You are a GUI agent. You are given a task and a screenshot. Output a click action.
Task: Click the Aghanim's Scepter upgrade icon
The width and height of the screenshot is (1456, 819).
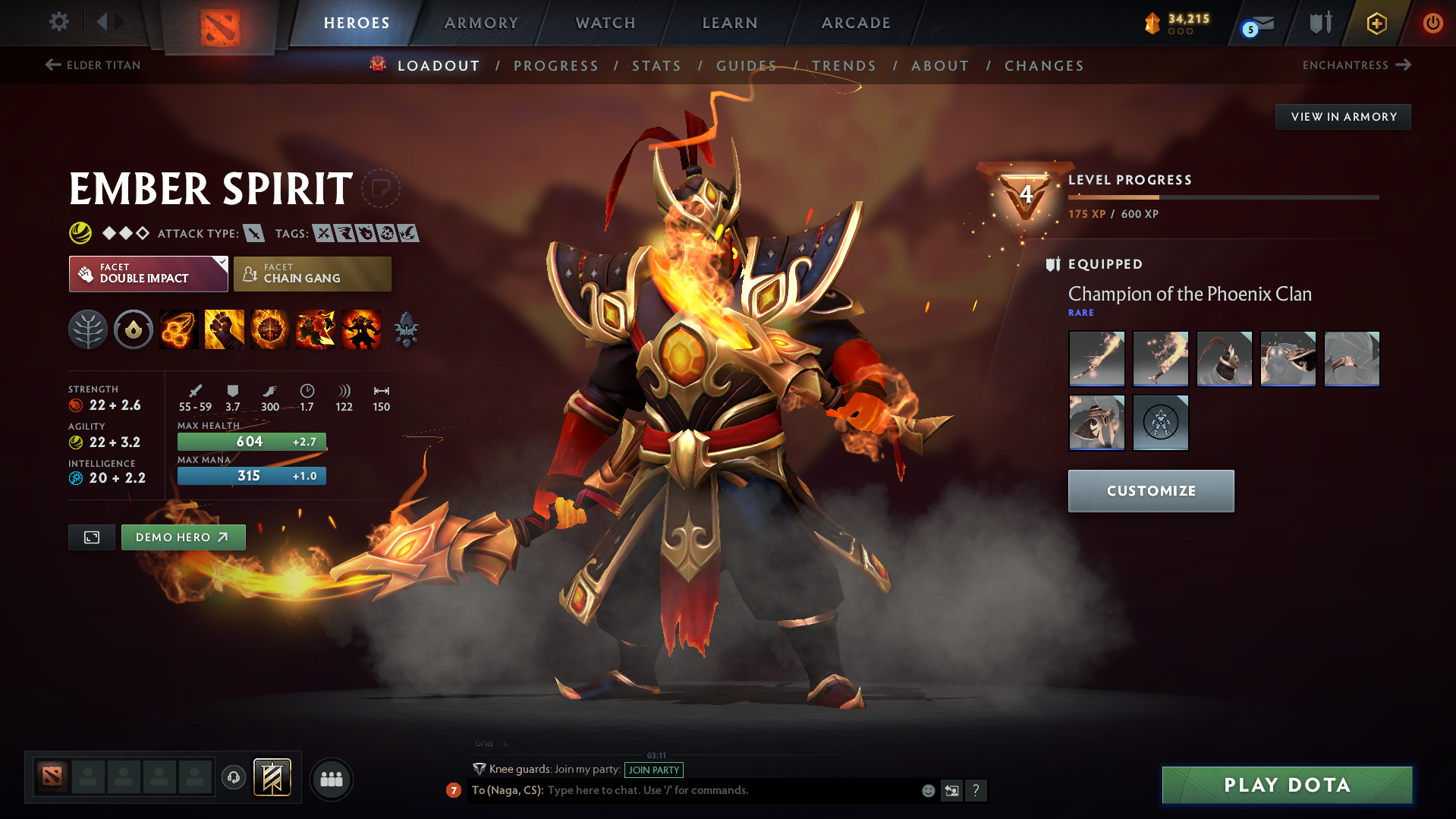[406, 329]
